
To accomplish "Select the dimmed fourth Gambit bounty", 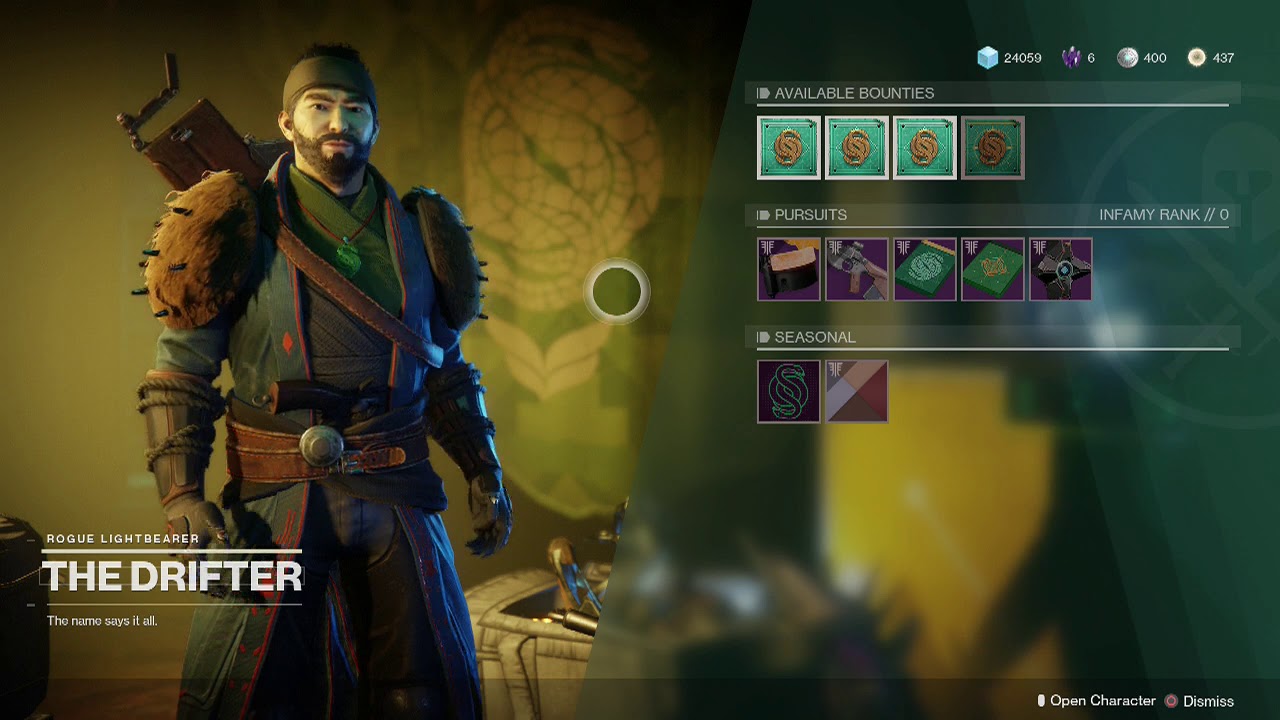I will [992, 148].
